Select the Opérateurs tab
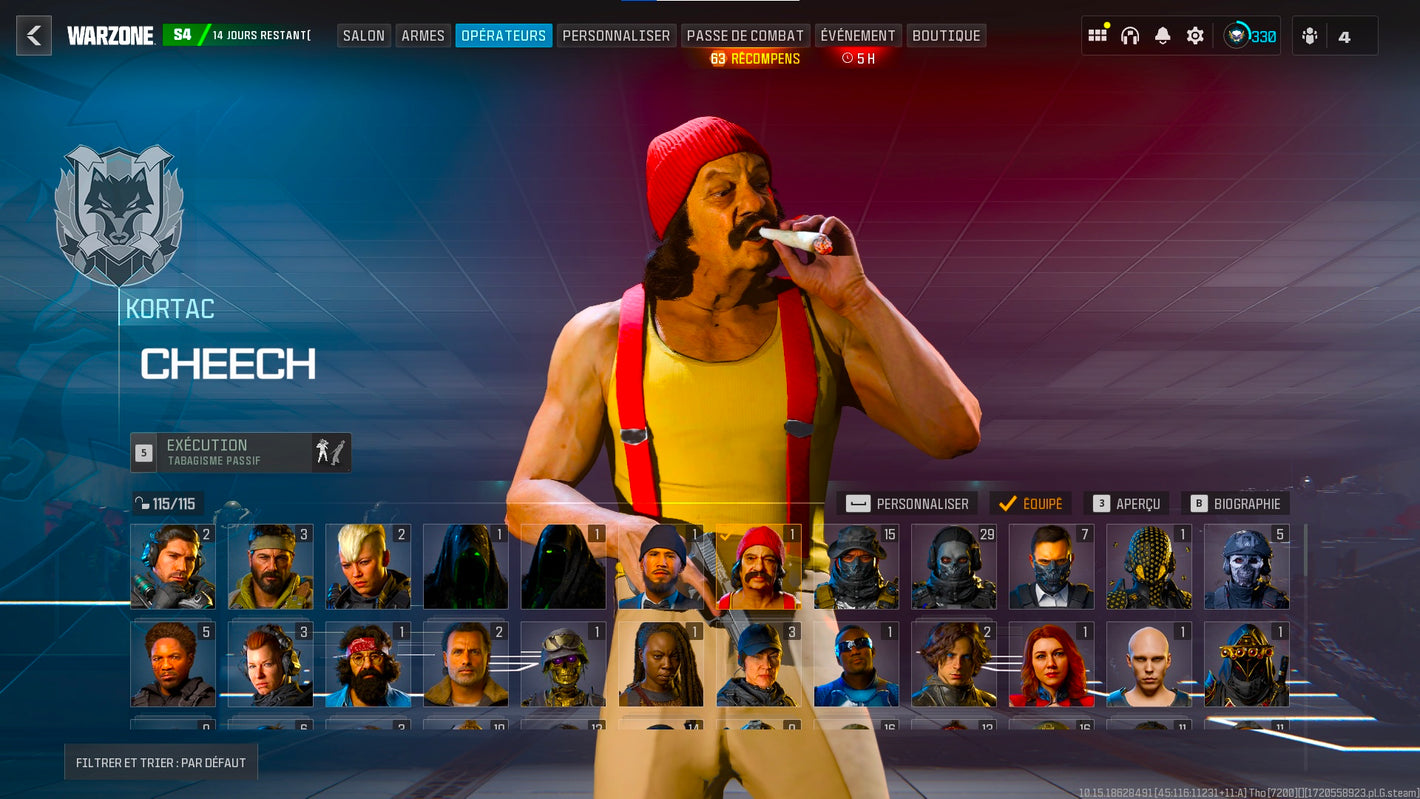1420x799 pixels. click(x=503, y=36)
